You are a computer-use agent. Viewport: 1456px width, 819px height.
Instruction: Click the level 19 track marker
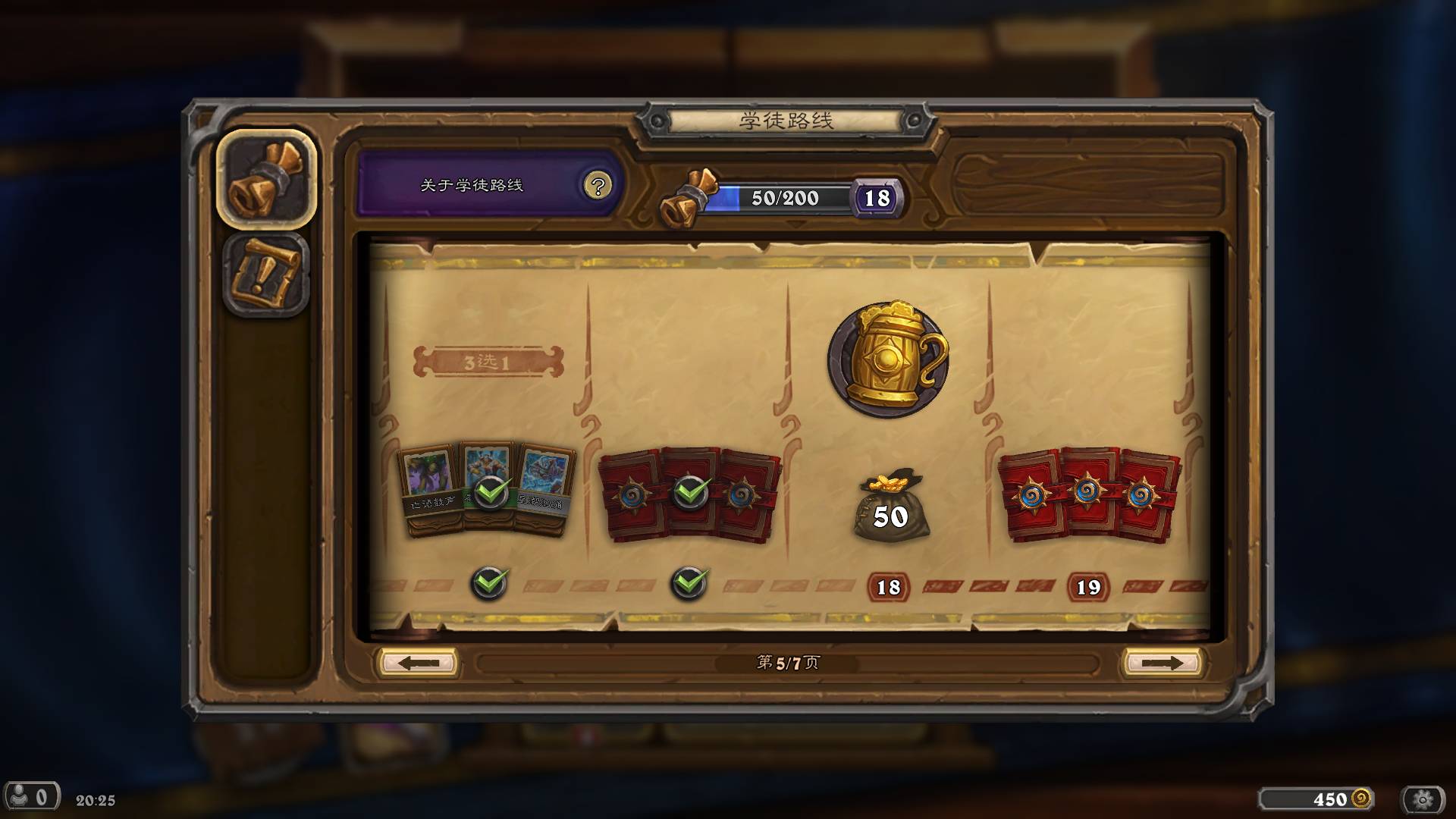point(1088,587)
